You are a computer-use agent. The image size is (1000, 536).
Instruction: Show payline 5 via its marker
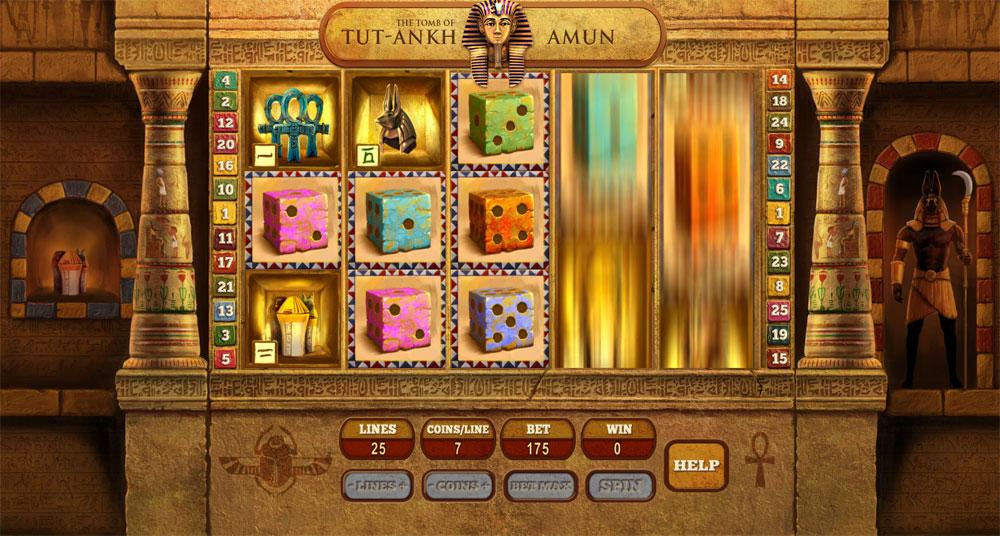pos(225,357)
